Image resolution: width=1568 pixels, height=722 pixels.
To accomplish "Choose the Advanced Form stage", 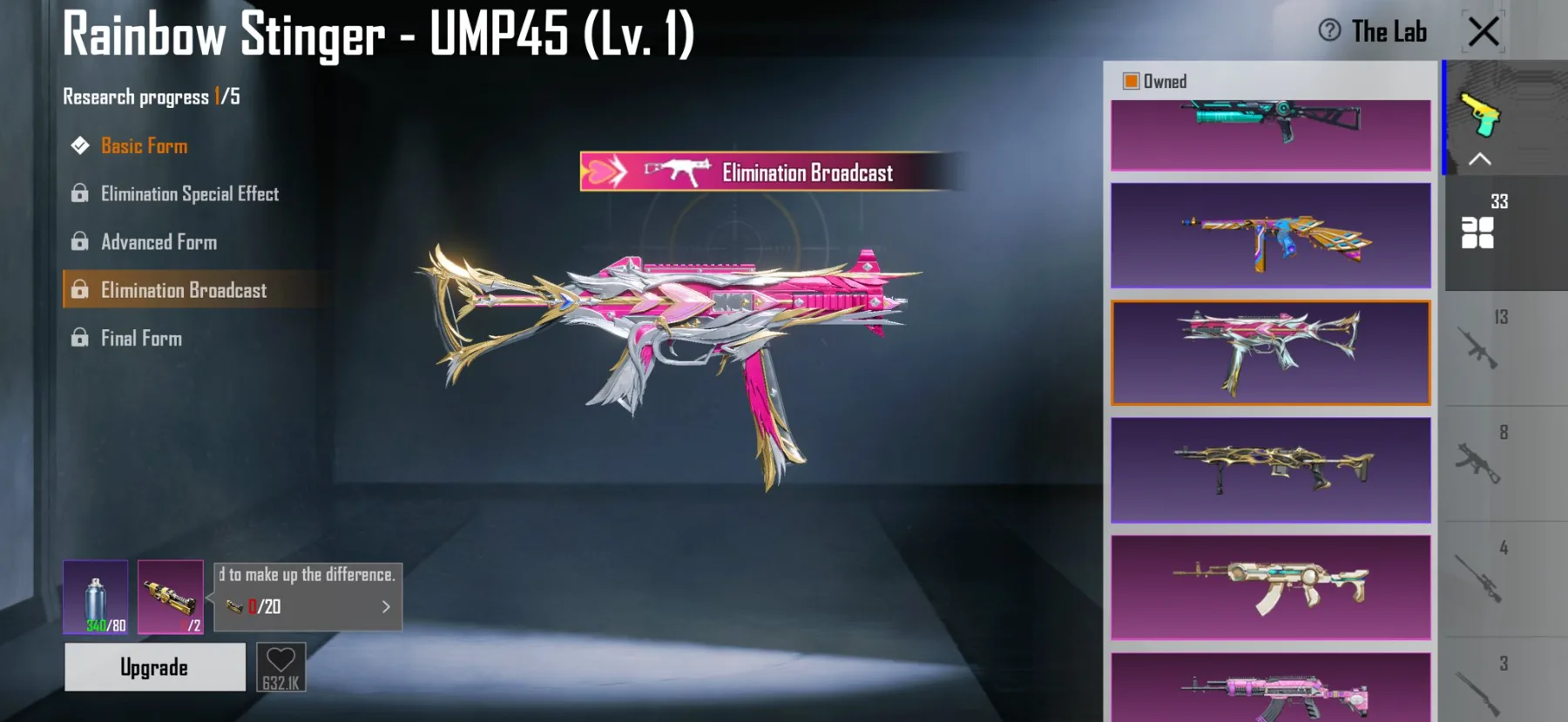I will (159, 242).
